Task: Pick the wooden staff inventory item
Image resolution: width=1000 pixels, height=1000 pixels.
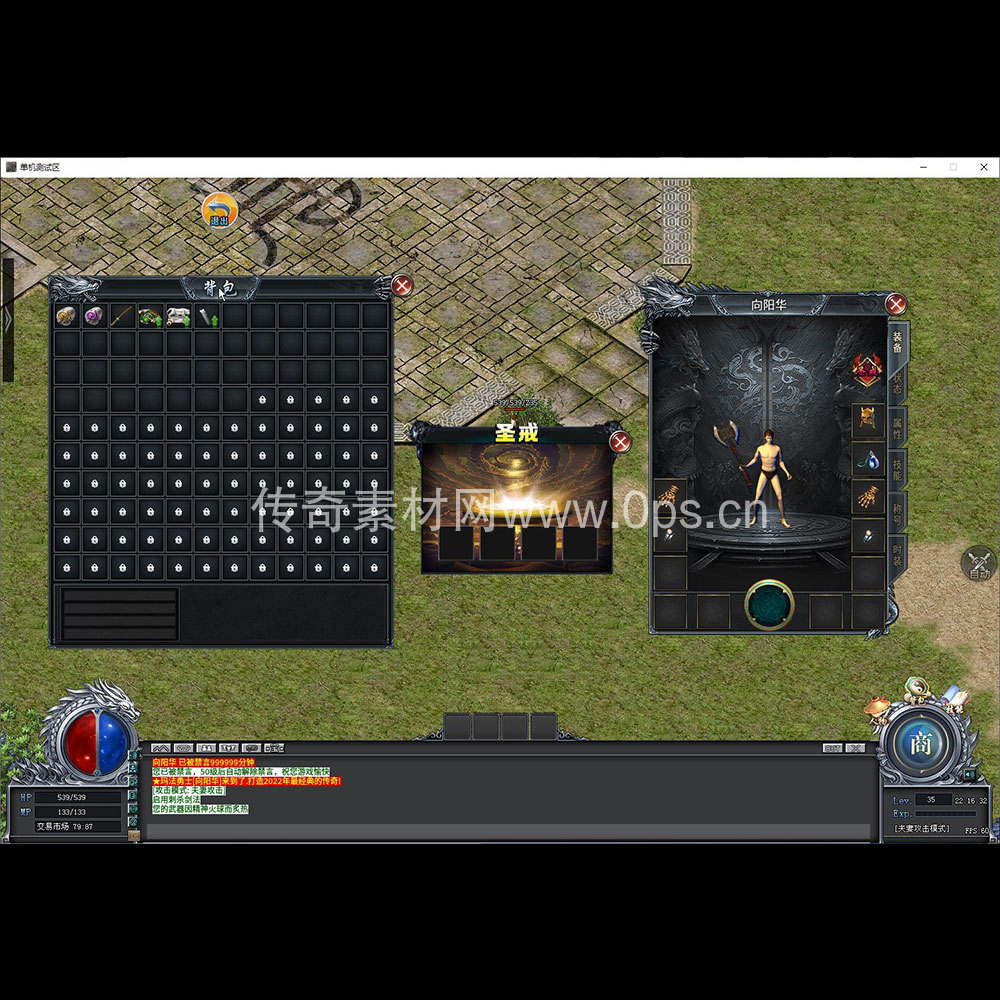Action: coord(122,316)
